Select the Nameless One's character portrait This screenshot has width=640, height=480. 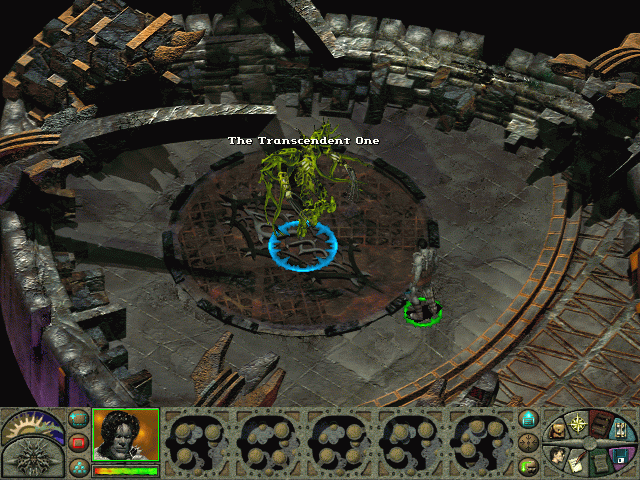click(125, 435)
